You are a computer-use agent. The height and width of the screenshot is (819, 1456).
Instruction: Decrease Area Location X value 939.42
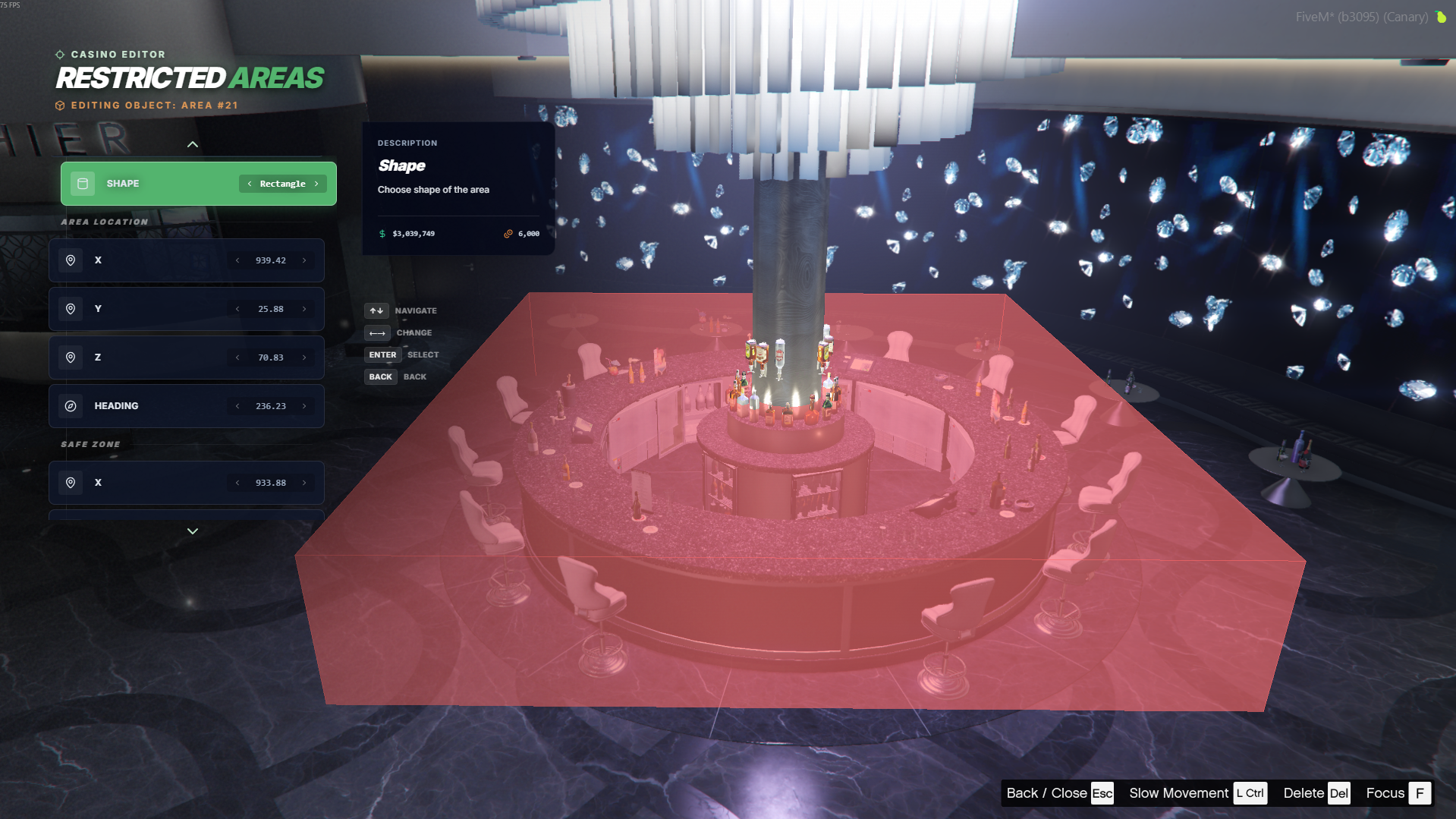point(237,260)
